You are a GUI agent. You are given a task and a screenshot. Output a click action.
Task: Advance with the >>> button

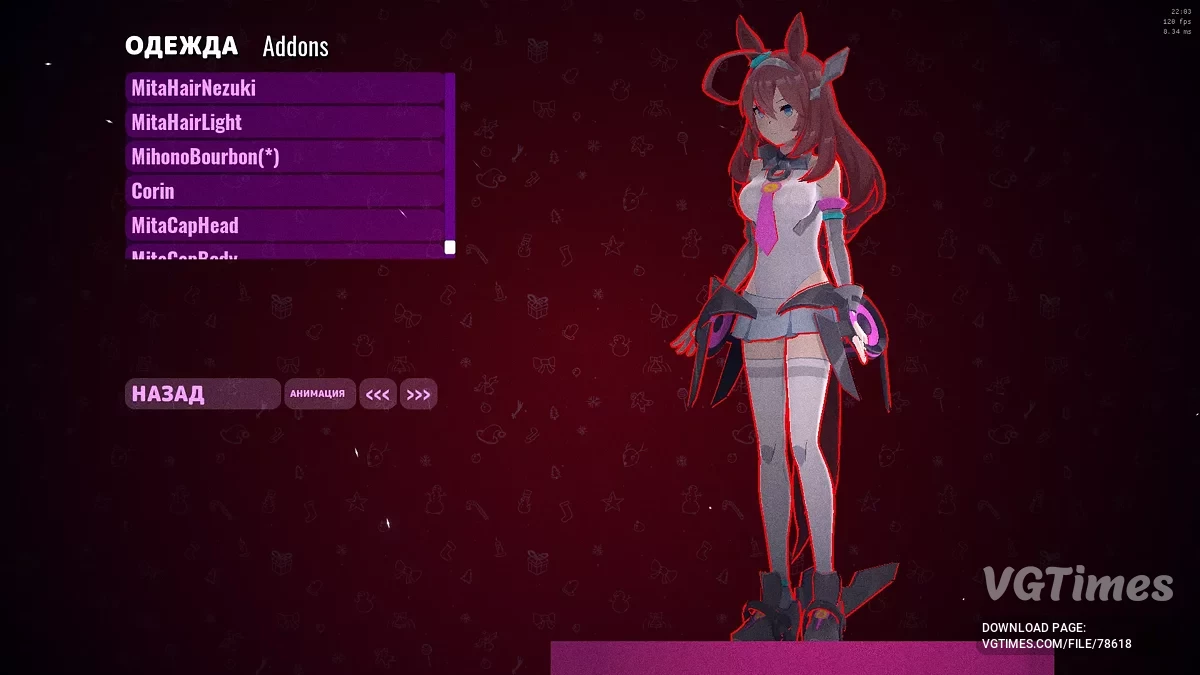pos(418,395)
